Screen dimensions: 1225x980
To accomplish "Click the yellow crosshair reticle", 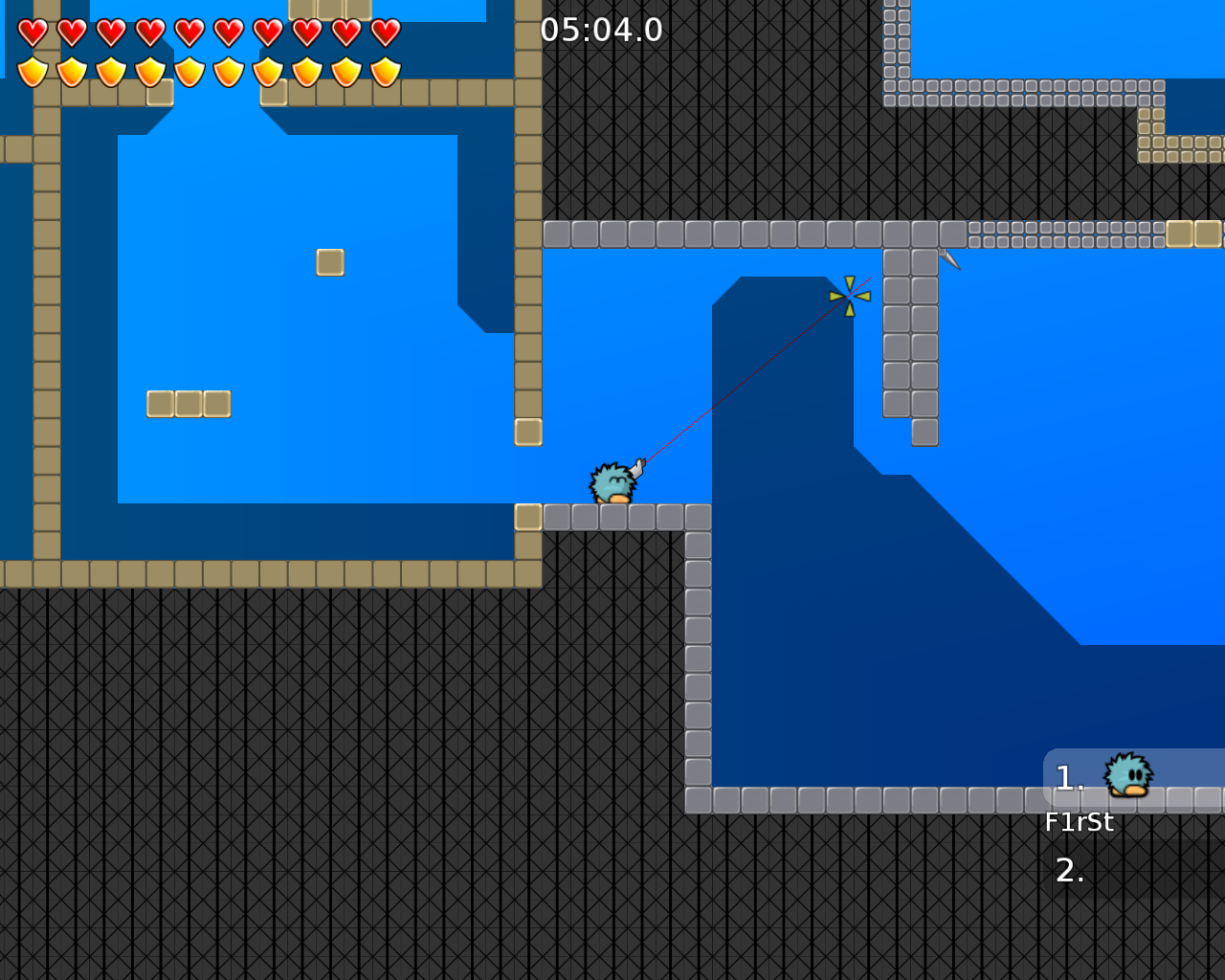I will tap(850, 294).
